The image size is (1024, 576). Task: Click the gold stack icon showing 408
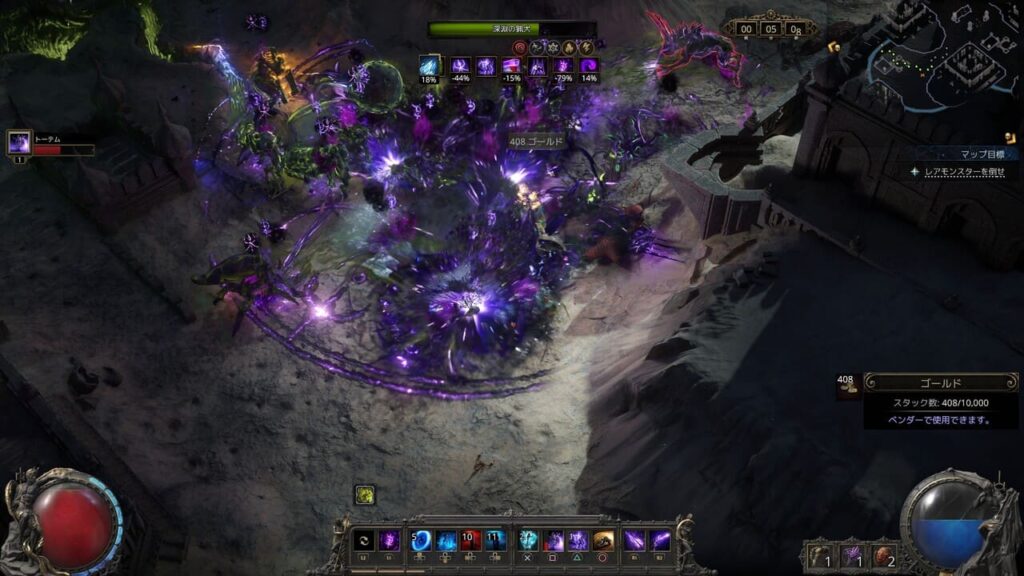847,386
